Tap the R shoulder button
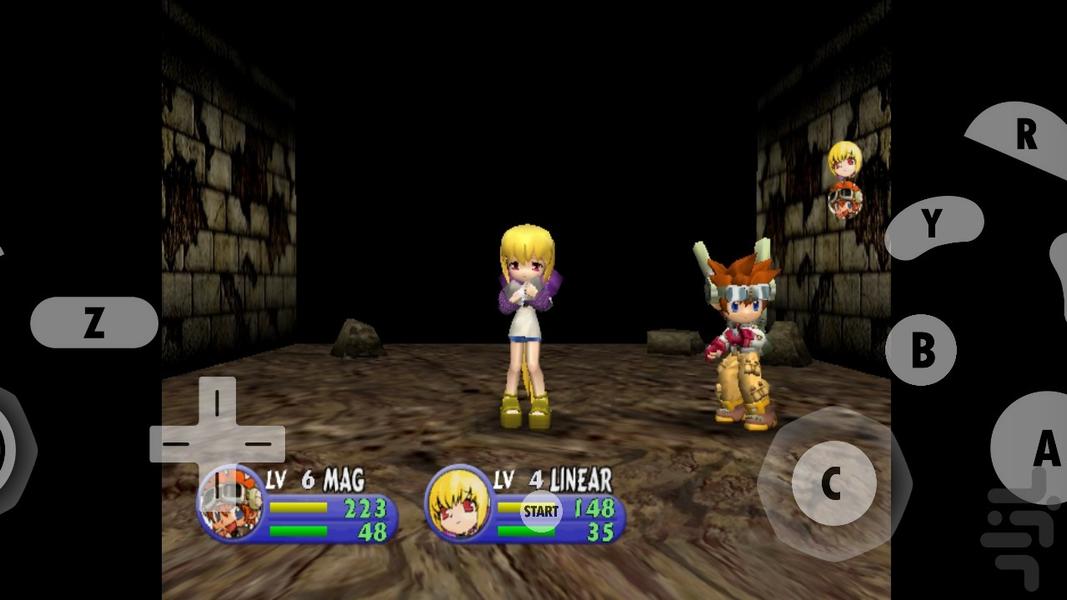The image size is (1067, 600). click(x=1022, y=135)
